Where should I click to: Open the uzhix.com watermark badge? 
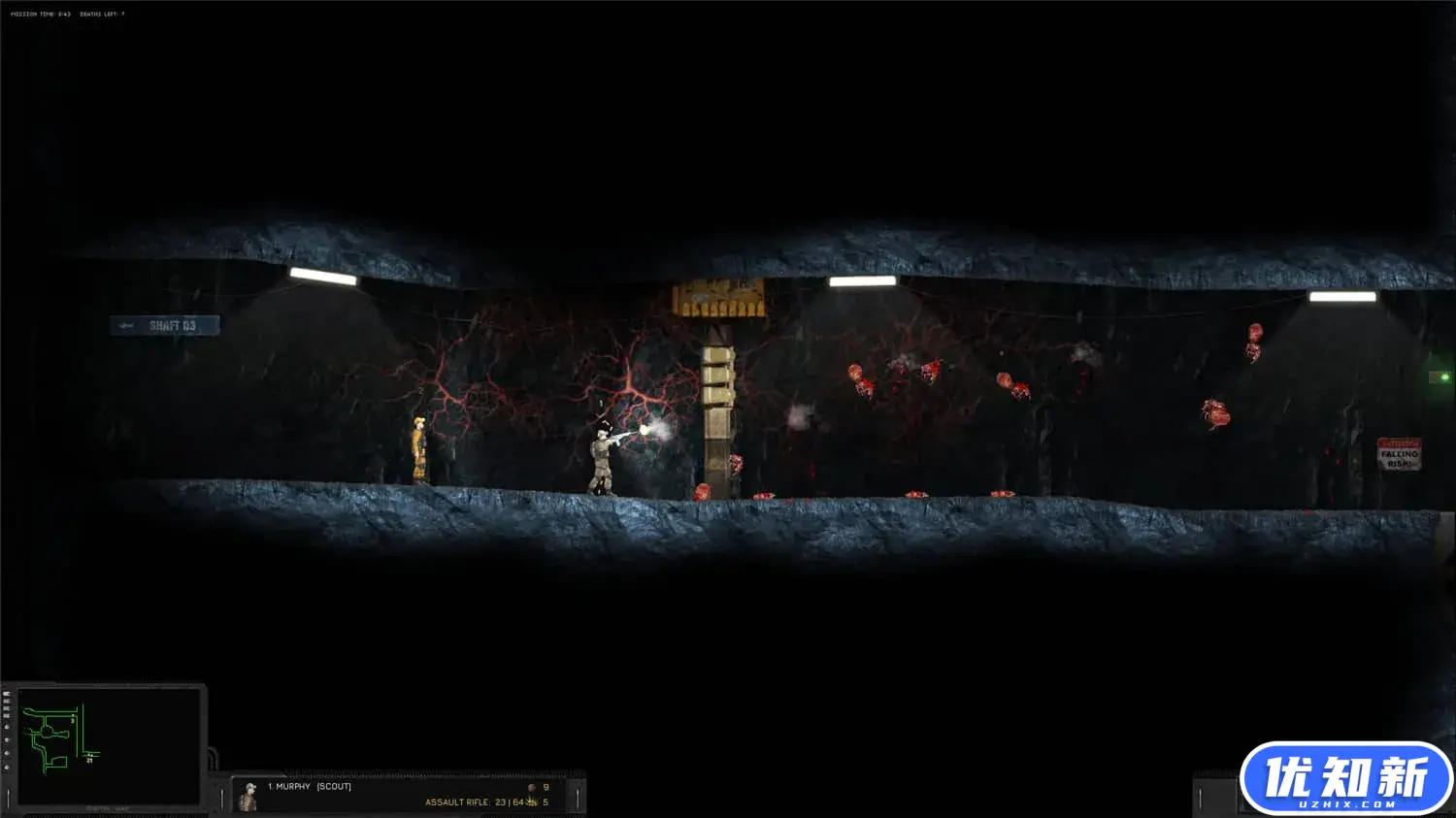pyautogui.click(x=1345, y=778)
